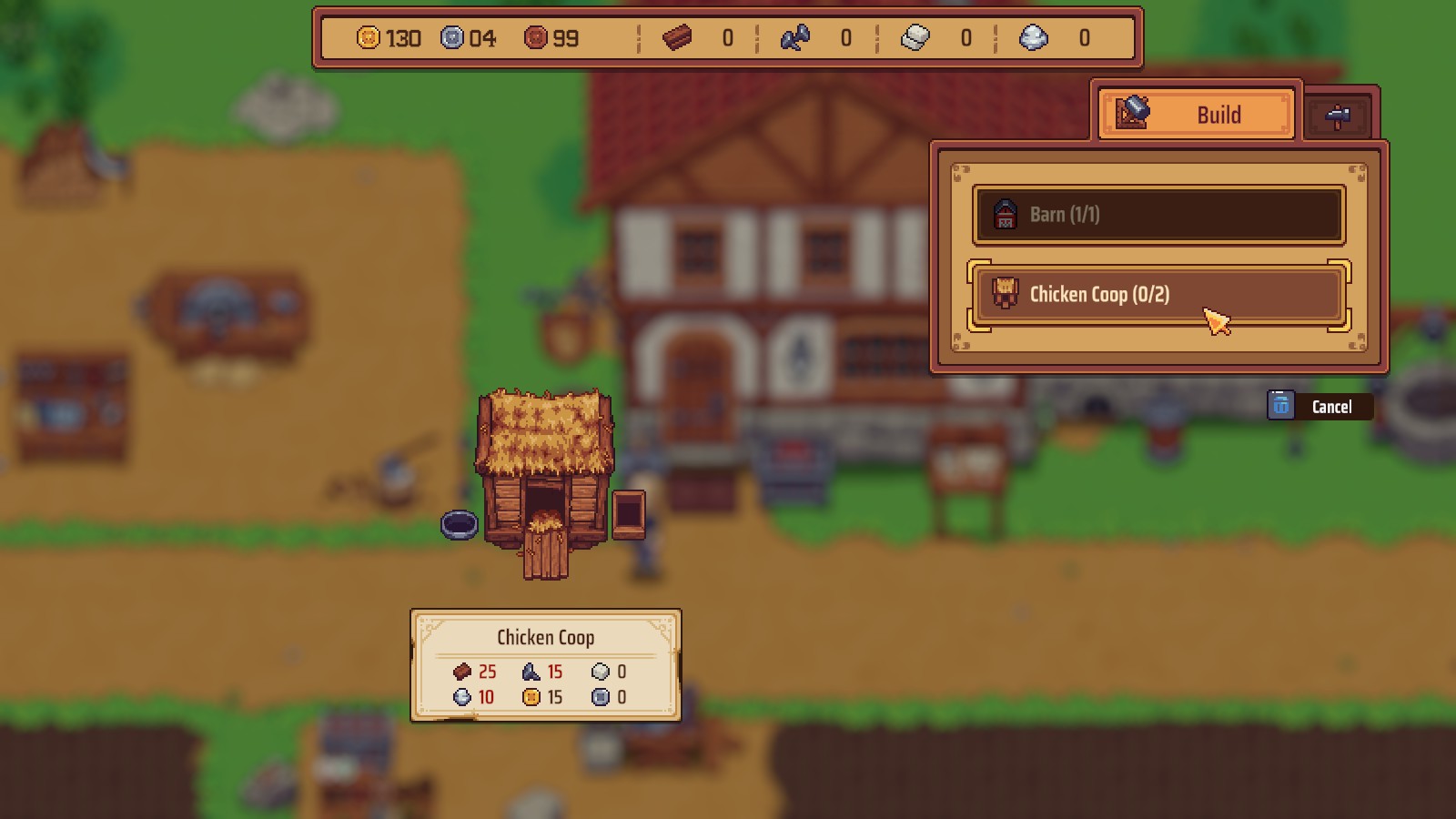The image size is (1456, 819).
Task: Cancel the building placement
Action: click(1319, 407)
